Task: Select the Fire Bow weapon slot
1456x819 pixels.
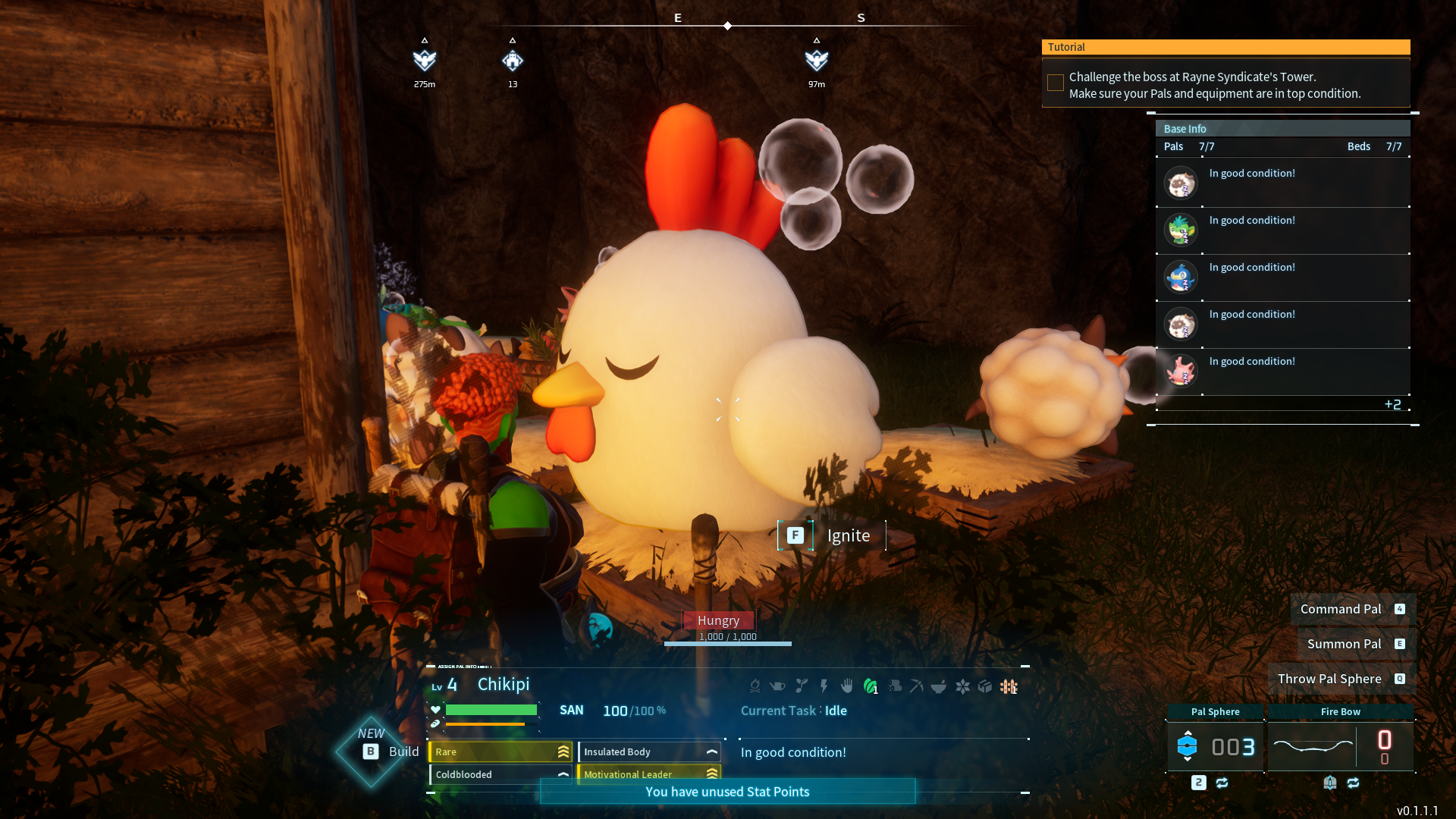Action: (1340, 746)
